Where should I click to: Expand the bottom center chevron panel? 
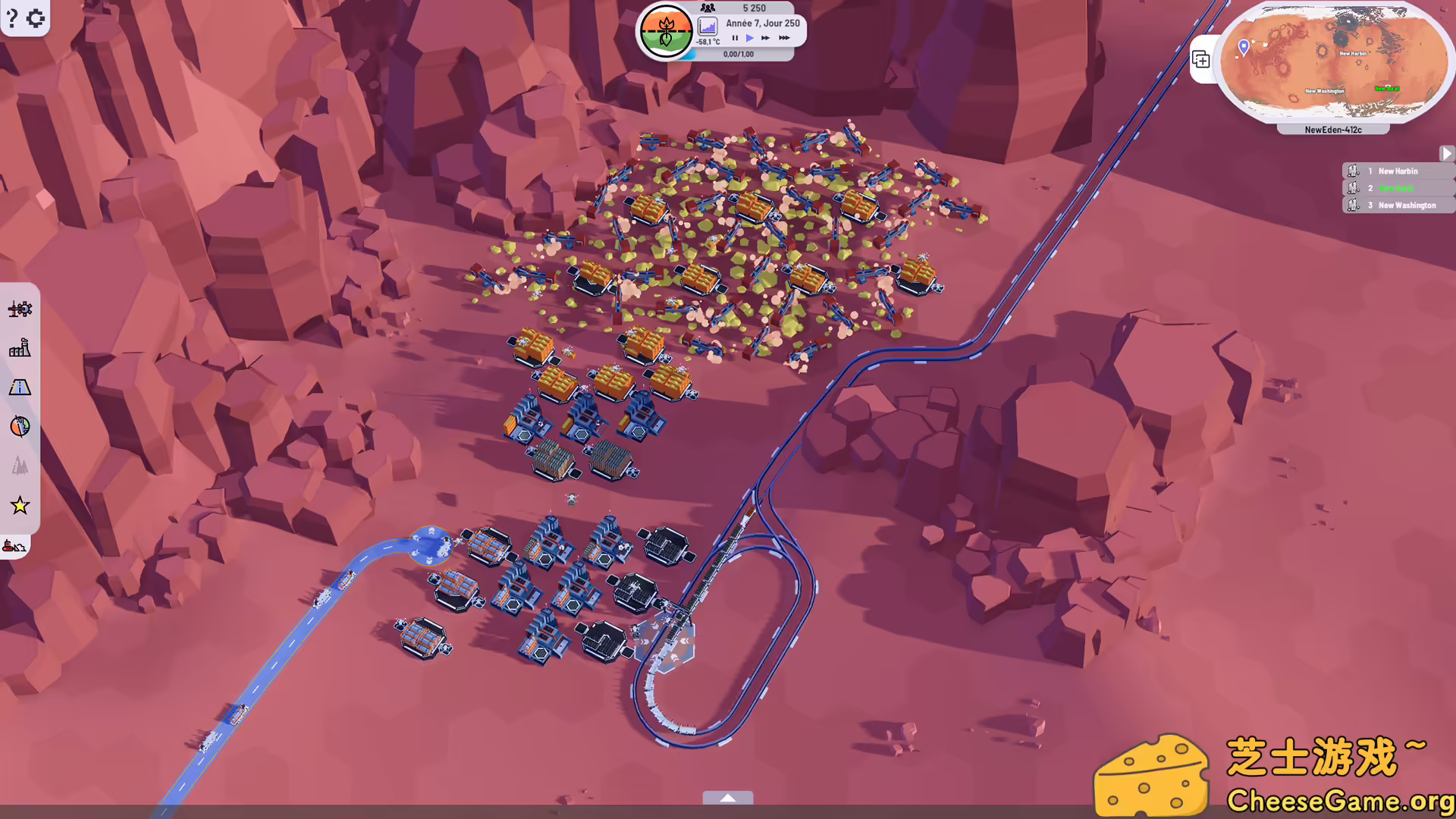point(728,798)
